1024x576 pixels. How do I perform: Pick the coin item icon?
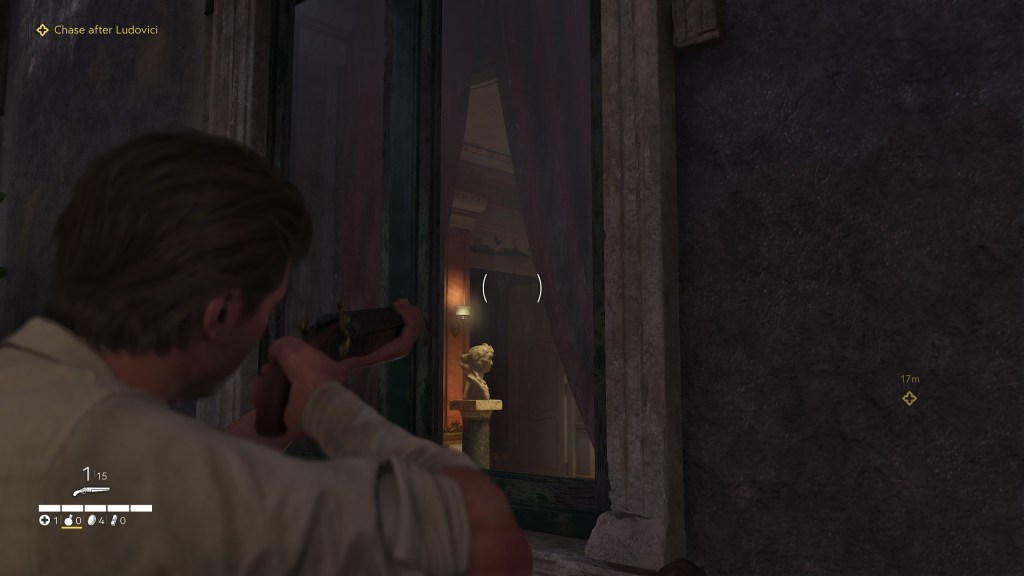tap(91, 520)
